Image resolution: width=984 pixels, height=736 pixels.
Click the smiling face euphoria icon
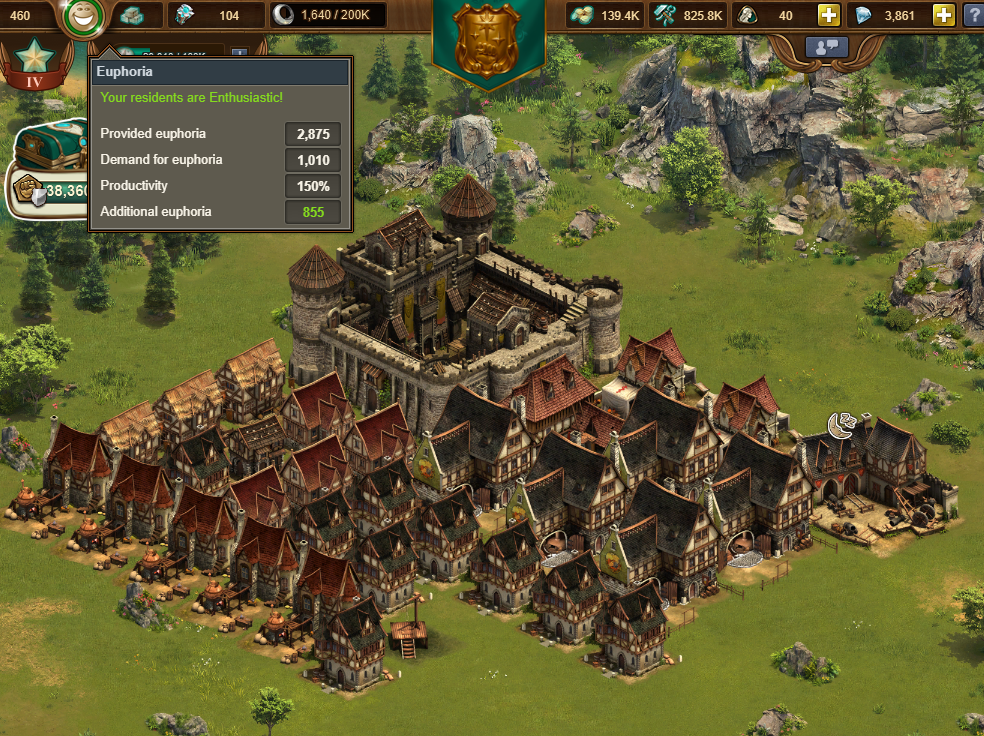click(85, 15)
